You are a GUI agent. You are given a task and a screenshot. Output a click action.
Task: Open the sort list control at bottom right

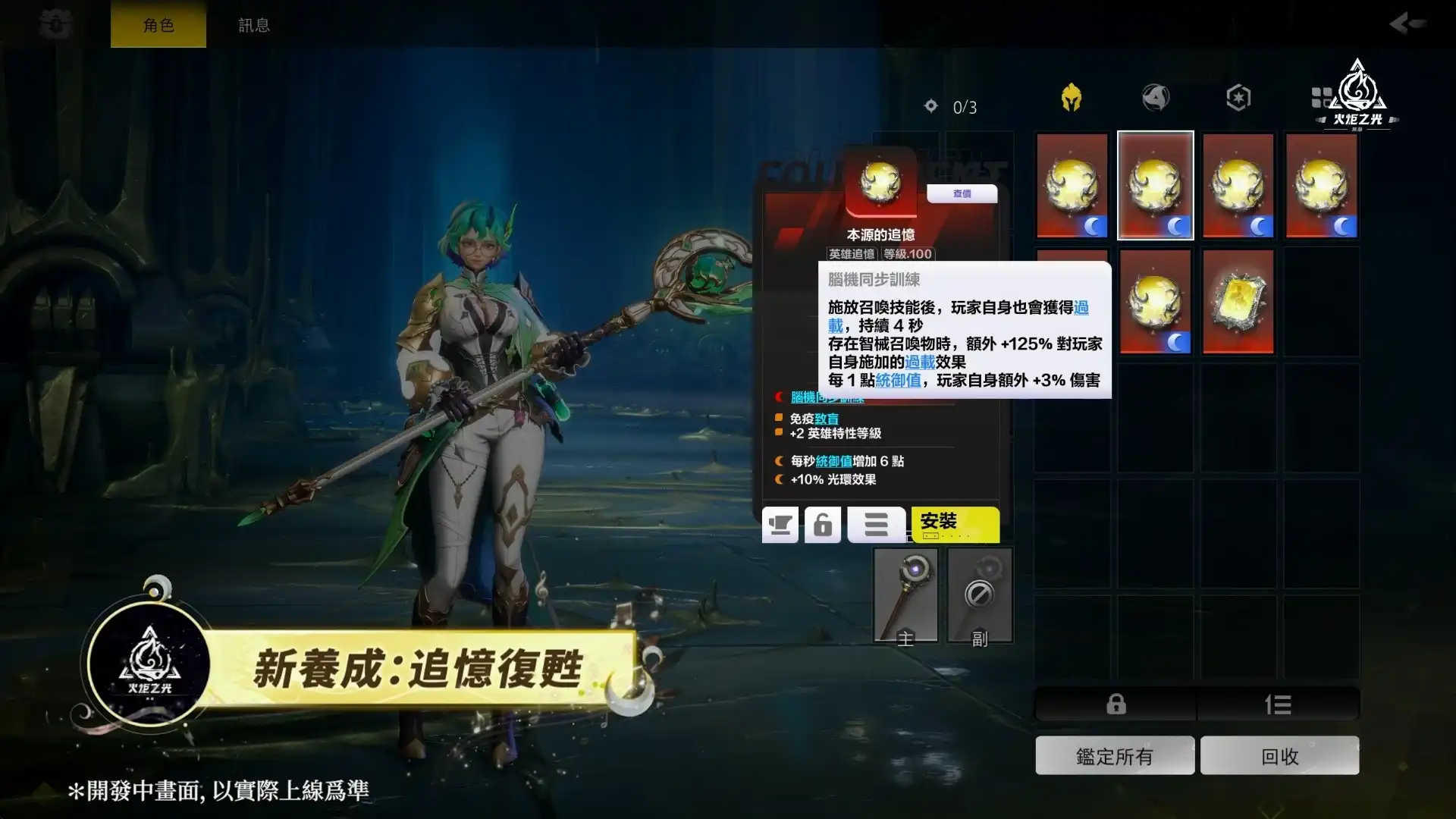coord(1279,704)
